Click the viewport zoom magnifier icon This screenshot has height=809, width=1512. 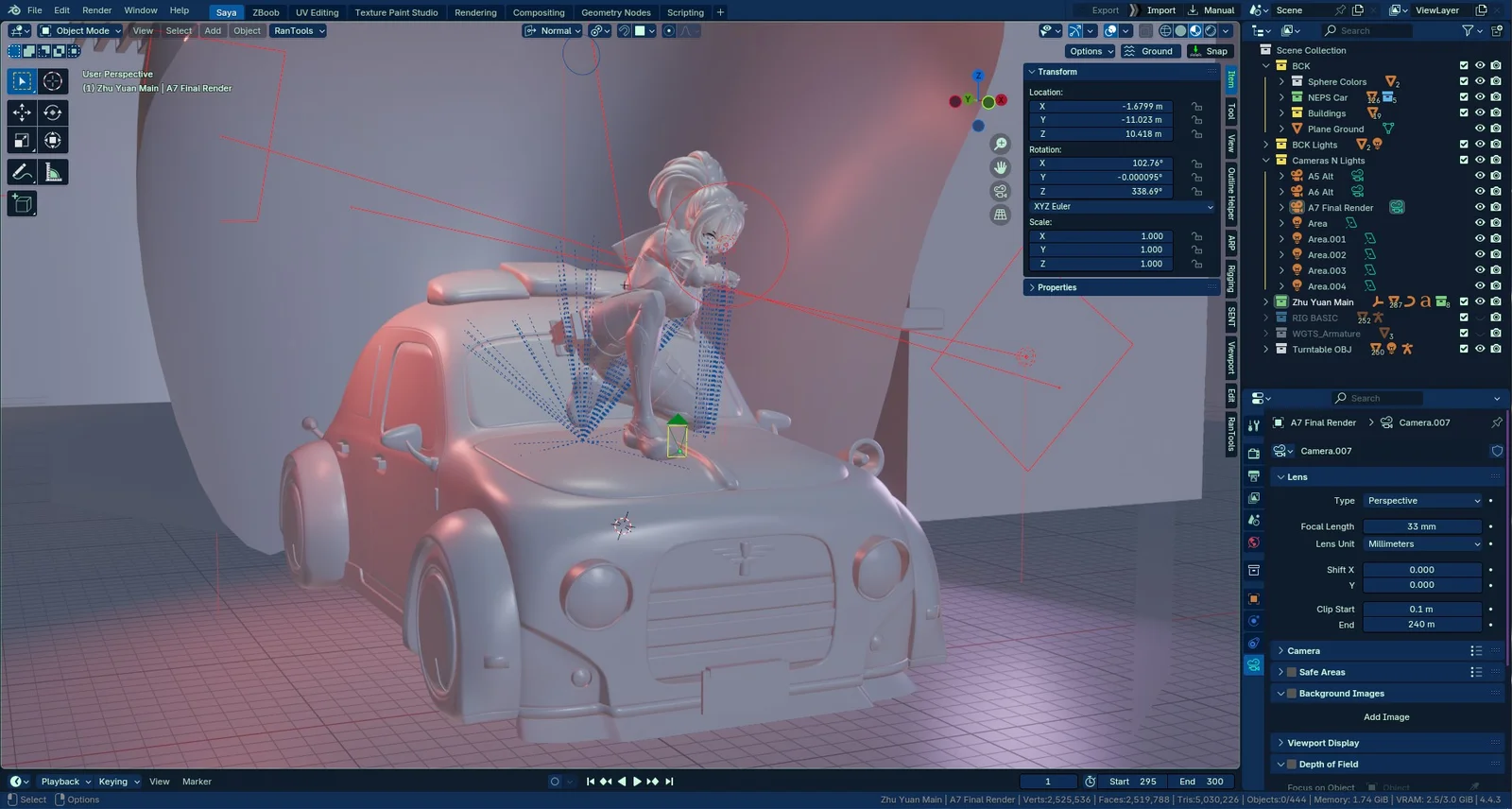point(1000,143)
